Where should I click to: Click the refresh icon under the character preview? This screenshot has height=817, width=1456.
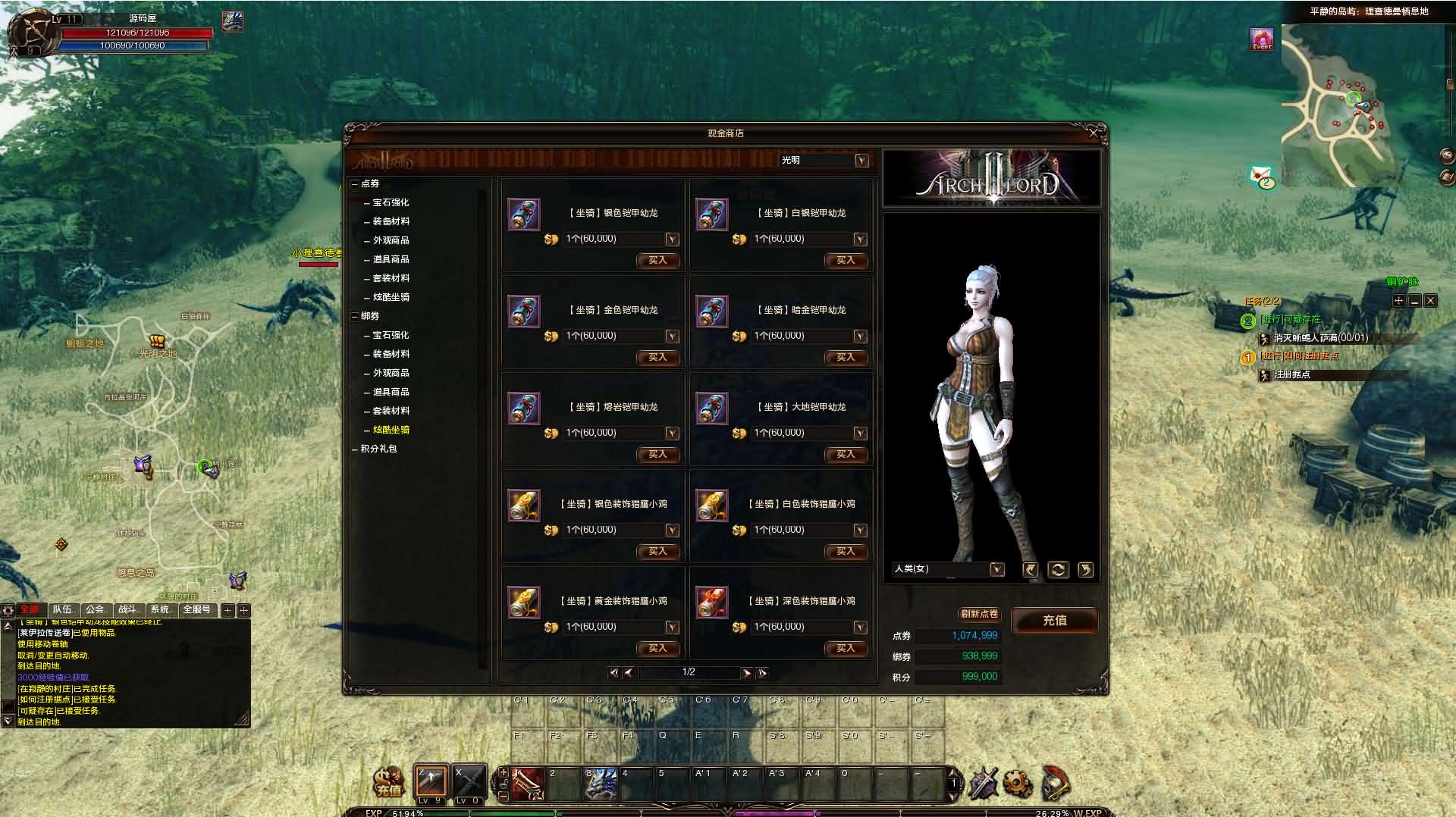[1057, 569]
